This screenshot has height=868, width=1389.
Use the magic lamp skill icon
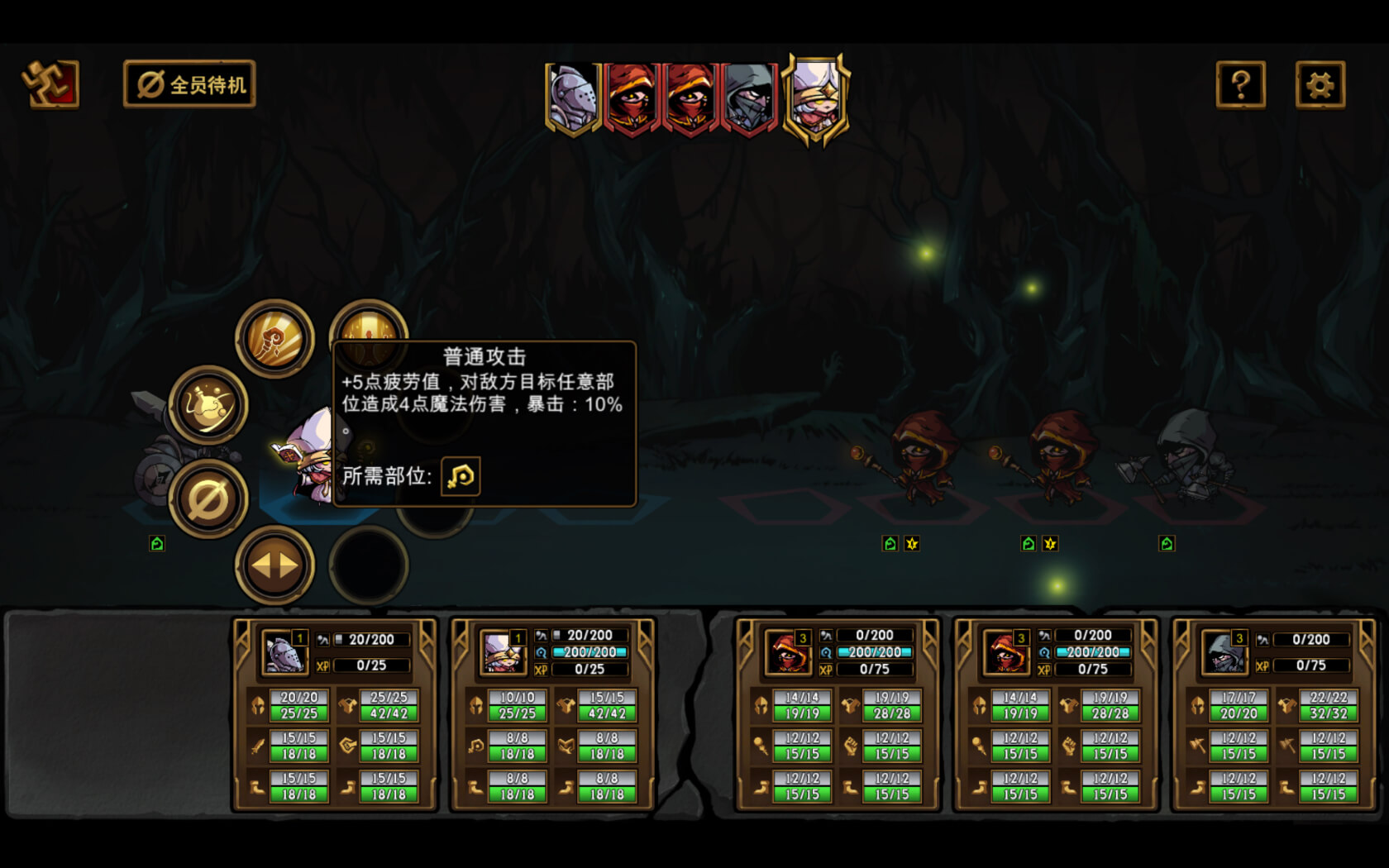[208, 405]
